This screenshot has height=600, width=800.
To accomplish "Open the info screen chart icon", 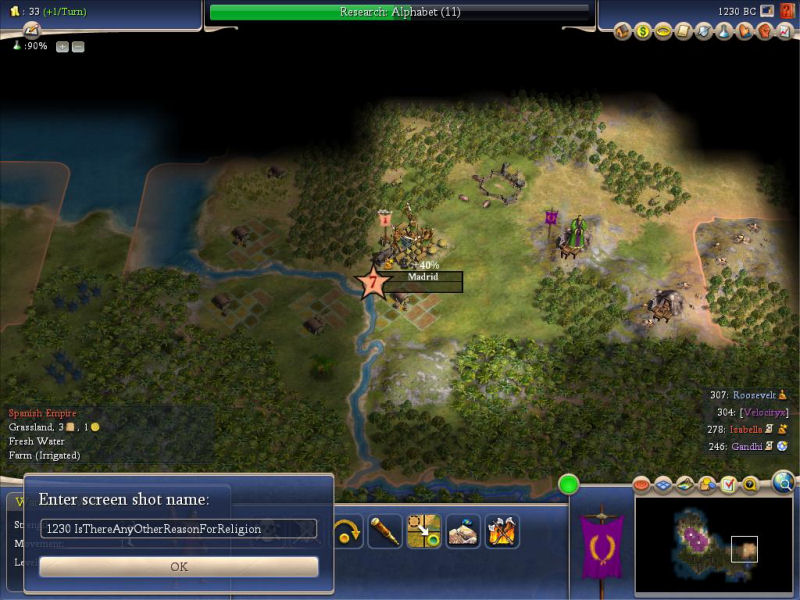I will (784, 32).
